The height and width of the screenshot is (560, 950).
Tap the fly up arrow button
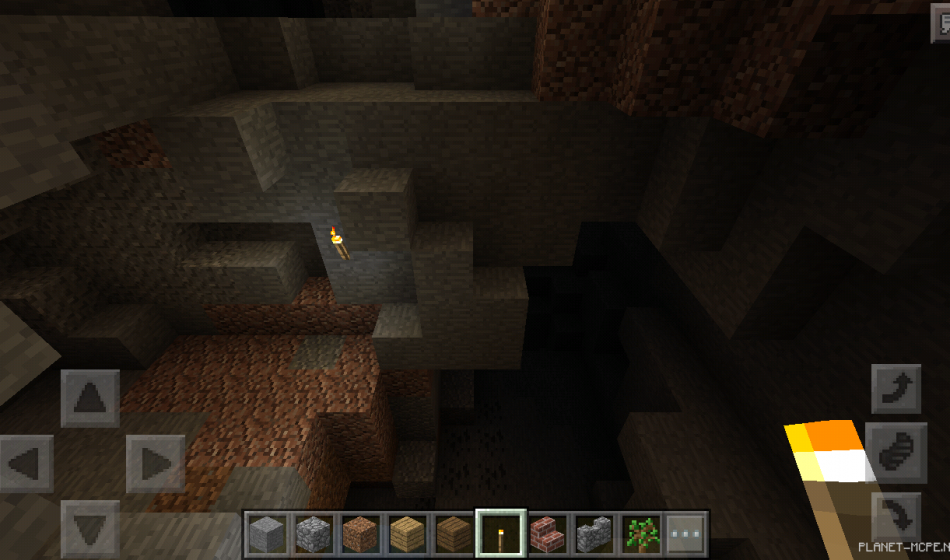(896, 390)
